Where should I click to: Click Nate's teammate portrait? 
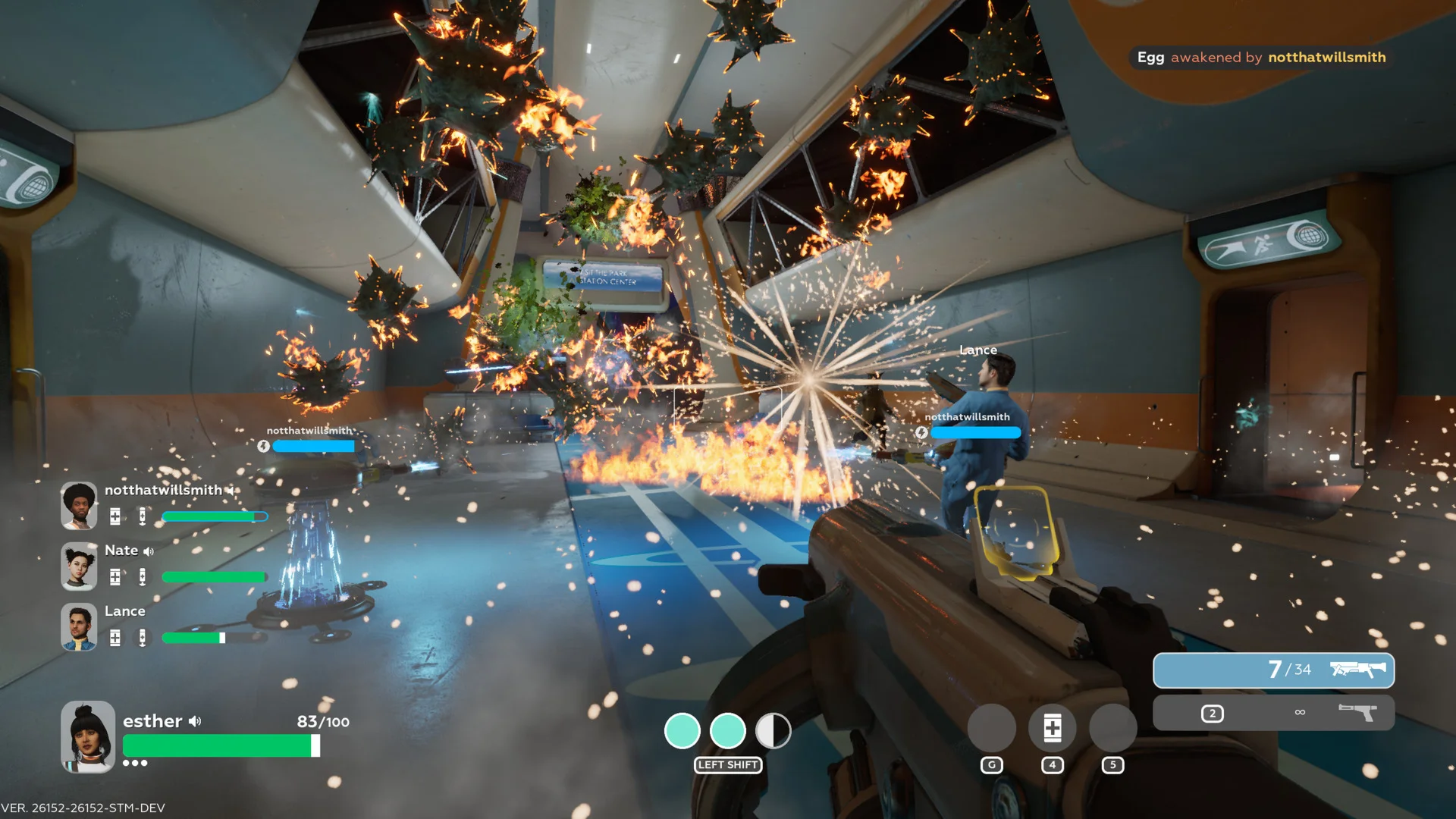point(79,566)
